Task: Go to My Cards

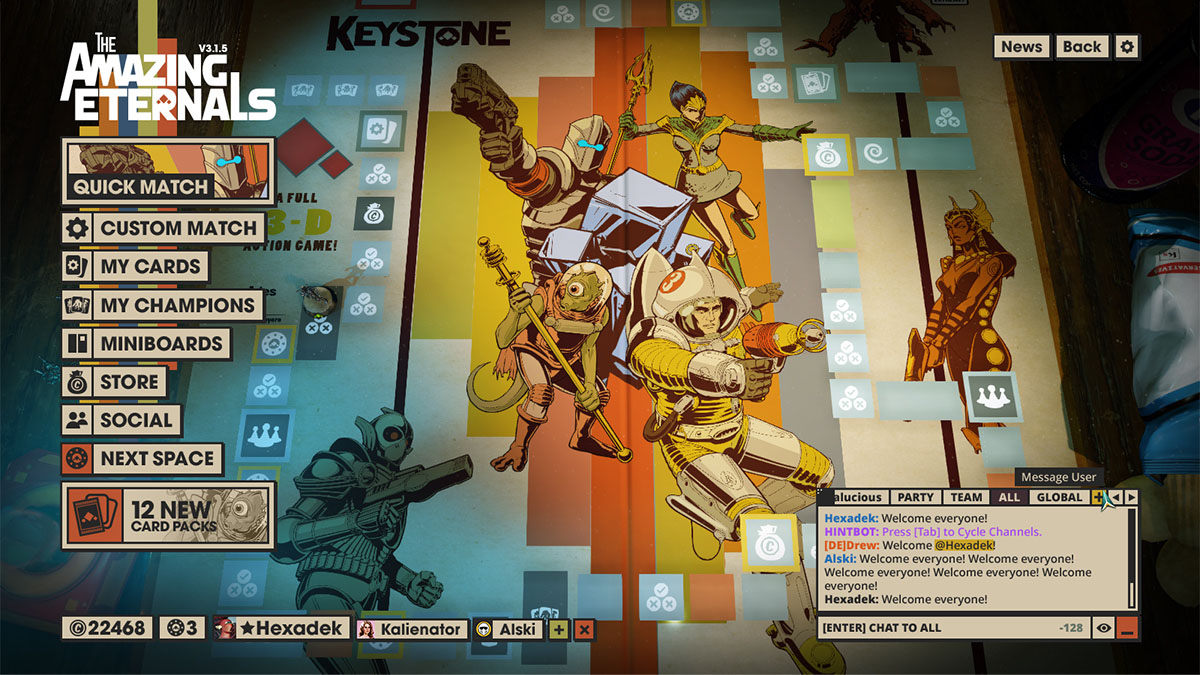Action: (135, 267)
